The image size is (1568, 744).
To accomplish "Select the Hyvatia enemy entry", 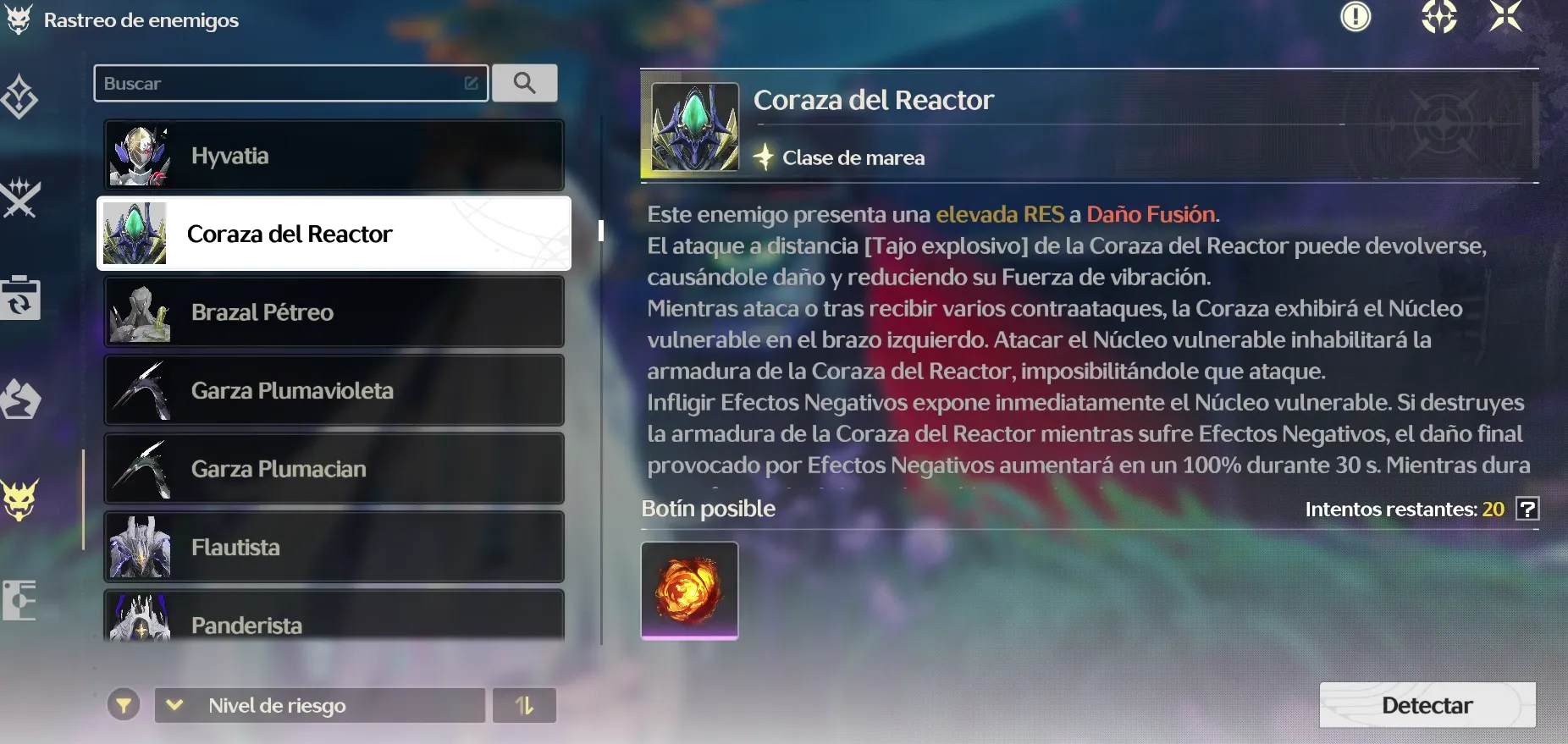I will [x=334, y=155].
